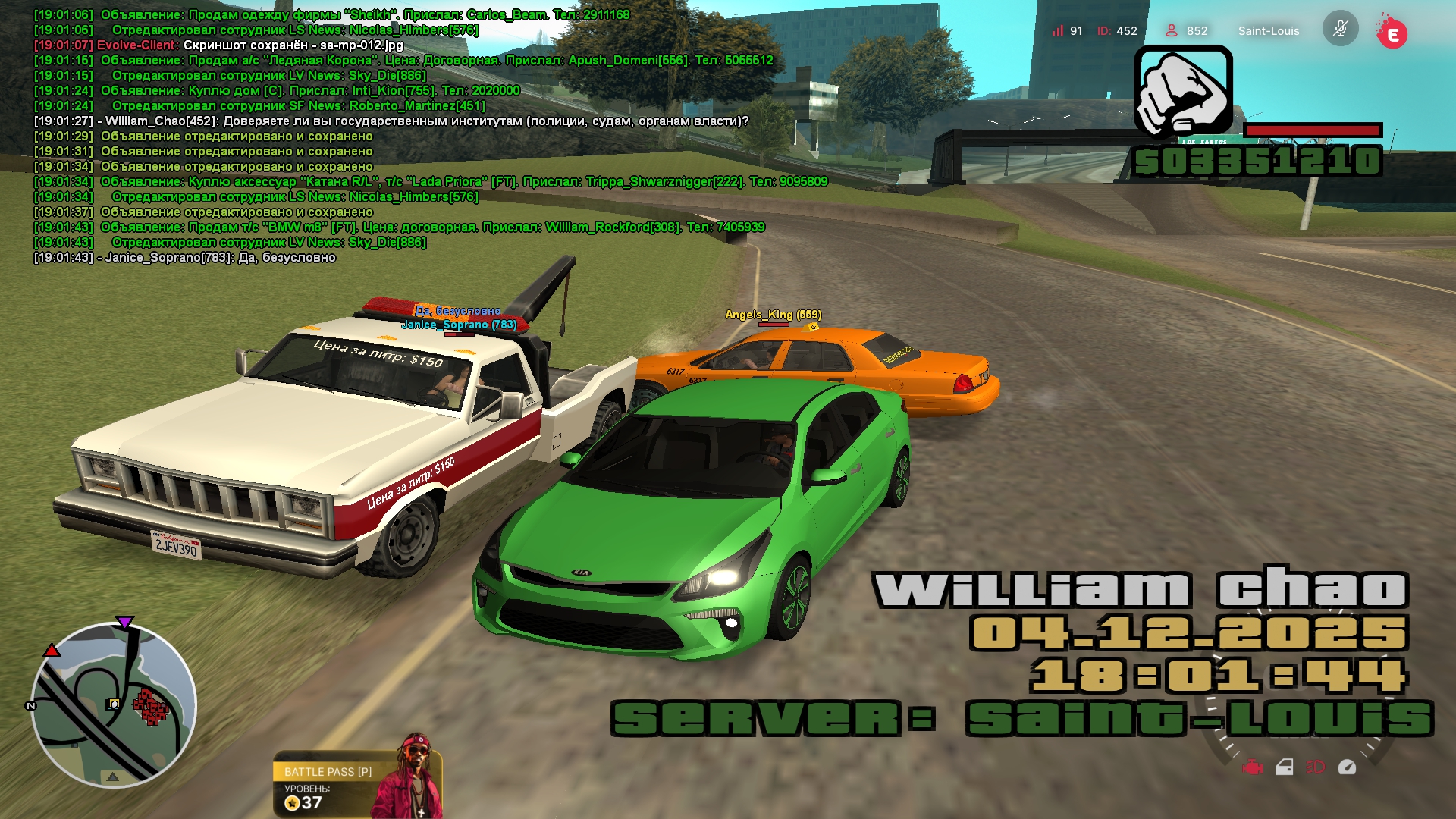Open the Battle Pass panel
The image size is (1456, 819).
tap(328, 772)
